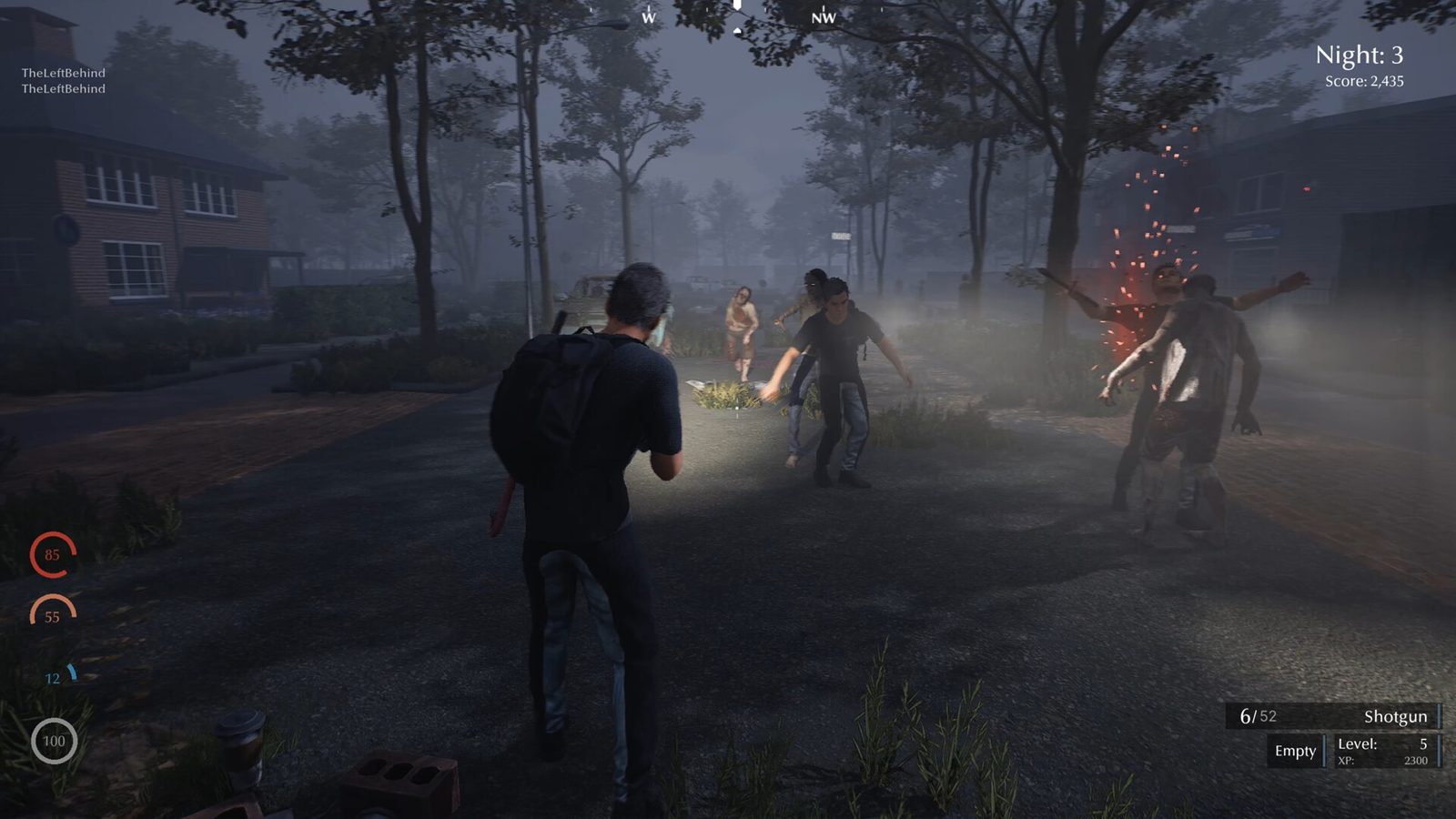This screenshot has width=1456, height=819.
Task: Click the blue gauge displaying 12
Action: click(x=54, y=677)
